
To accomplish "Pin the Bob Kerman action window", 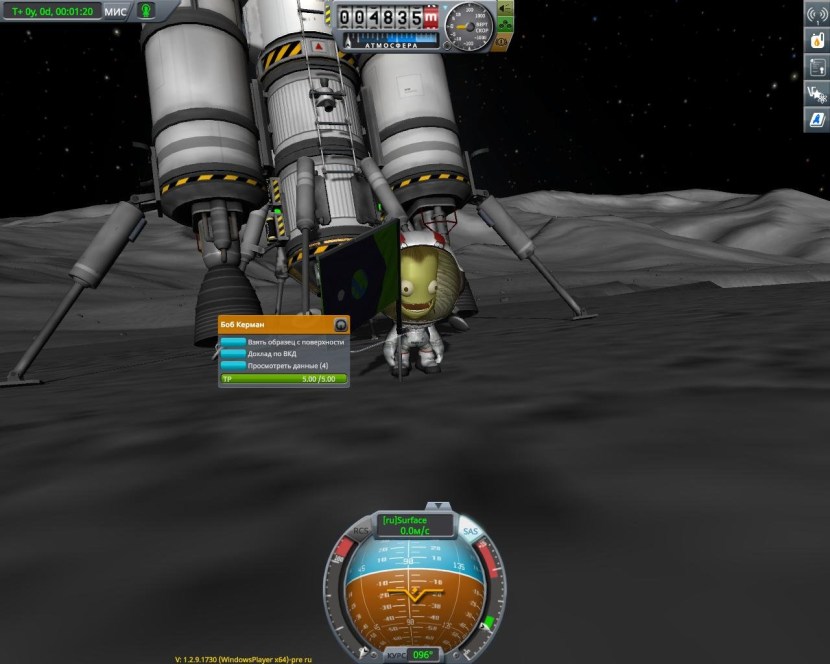I will 340,325.
